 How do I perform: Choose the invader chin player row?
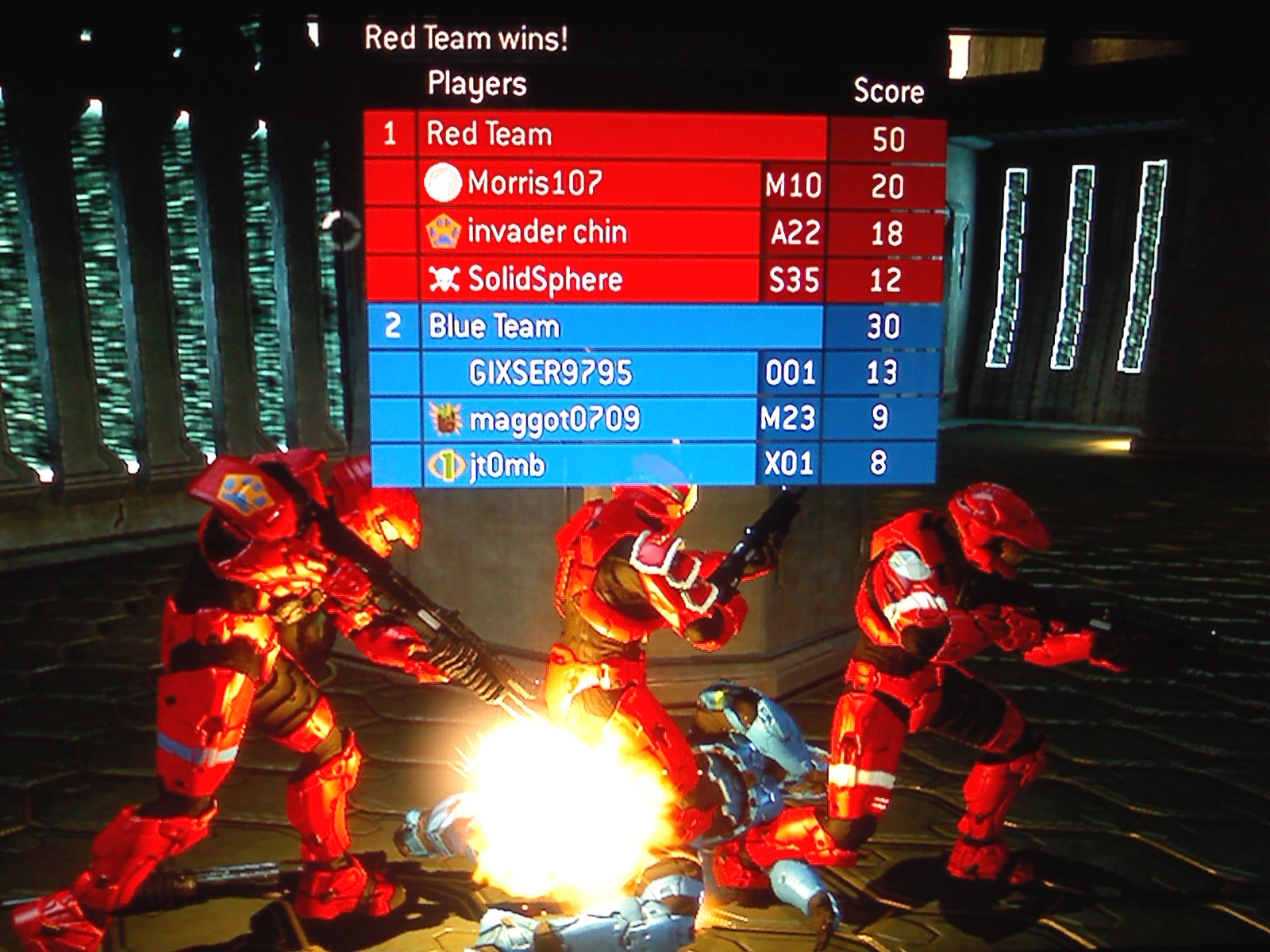(x=548, y=232)
